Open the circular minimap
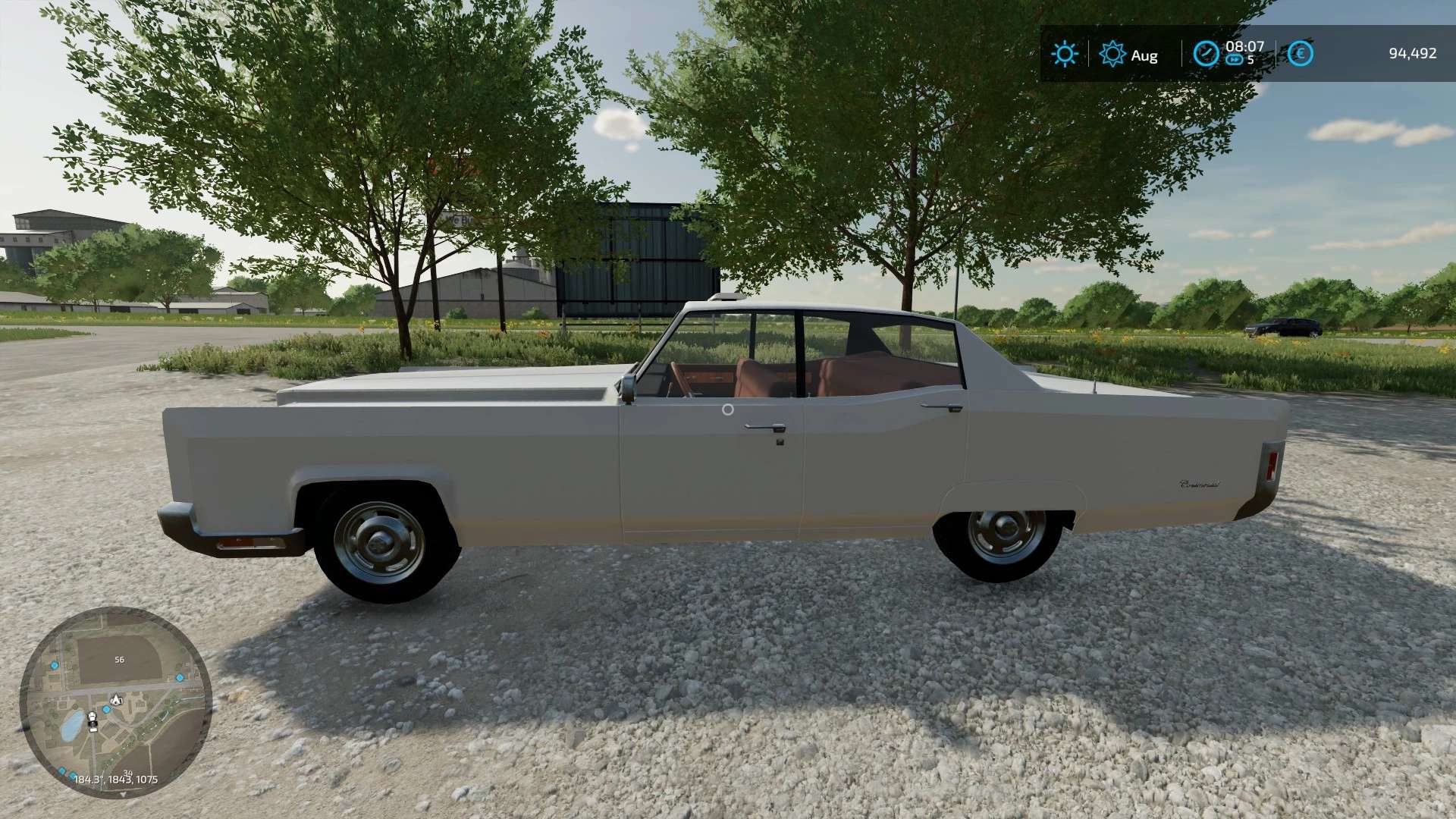Viewport: 1456px width, 819px height. [115, 702]
